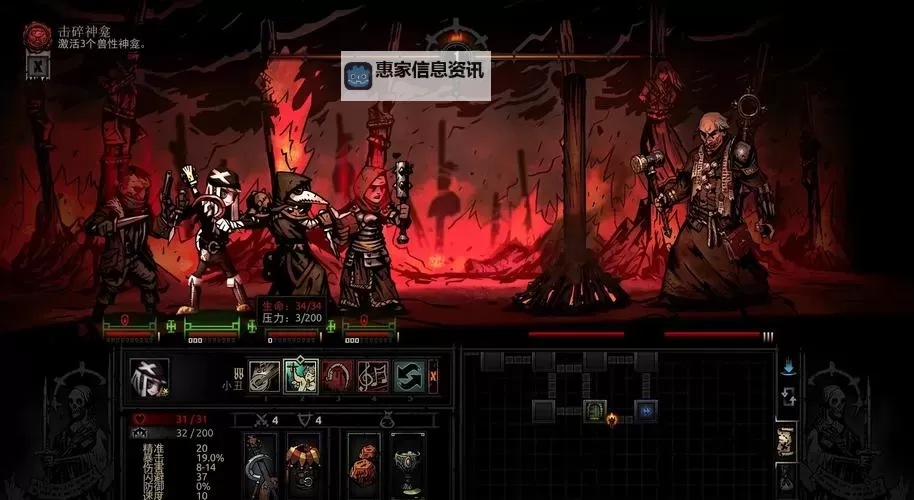Click the swap position arrows skill
The width and height of the screenshot is (914, 500).
(x=408, y=376)
